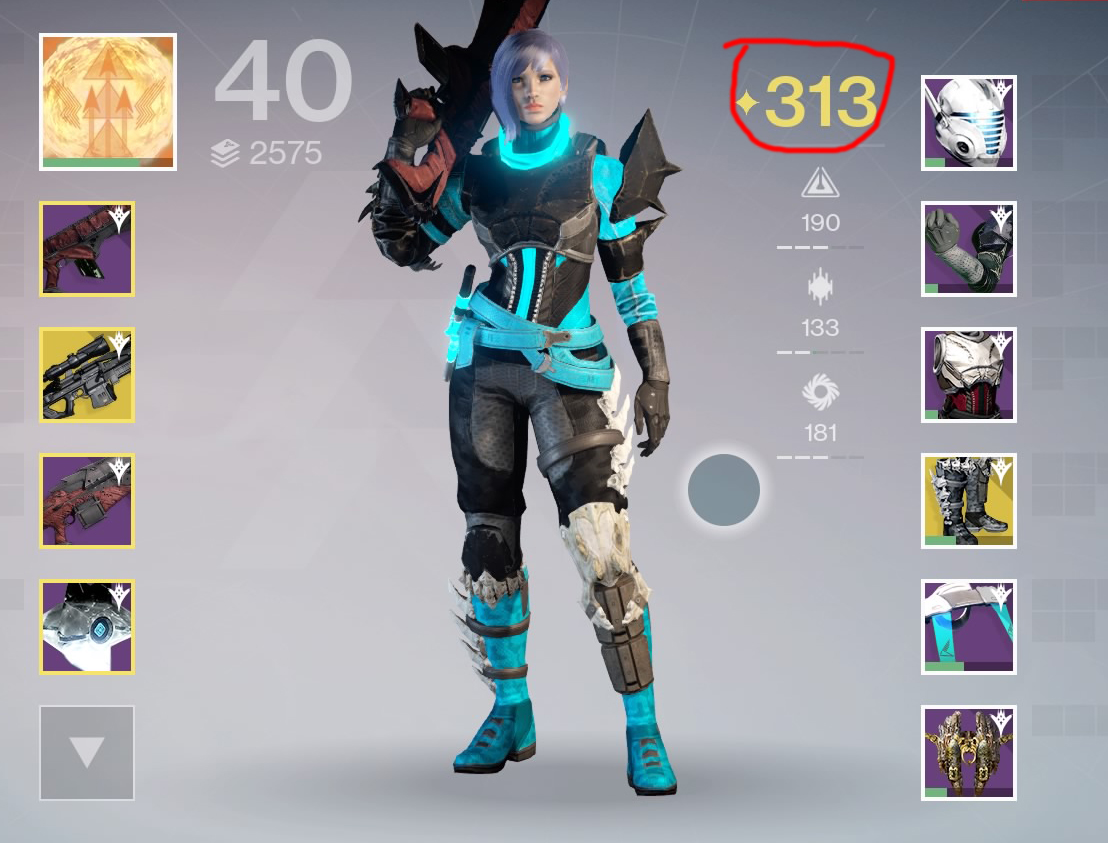Select the red heavy weapon slot
1108x843 pixels.
(87, 501)
